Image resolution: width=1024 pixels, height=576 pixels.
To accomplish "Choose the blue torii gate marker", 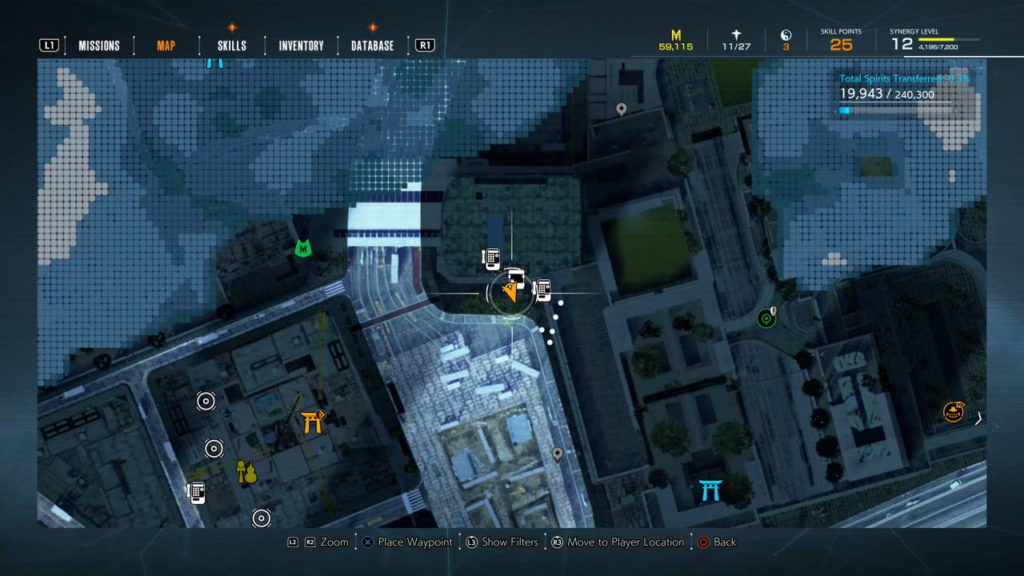I will [x=711, y=490].
